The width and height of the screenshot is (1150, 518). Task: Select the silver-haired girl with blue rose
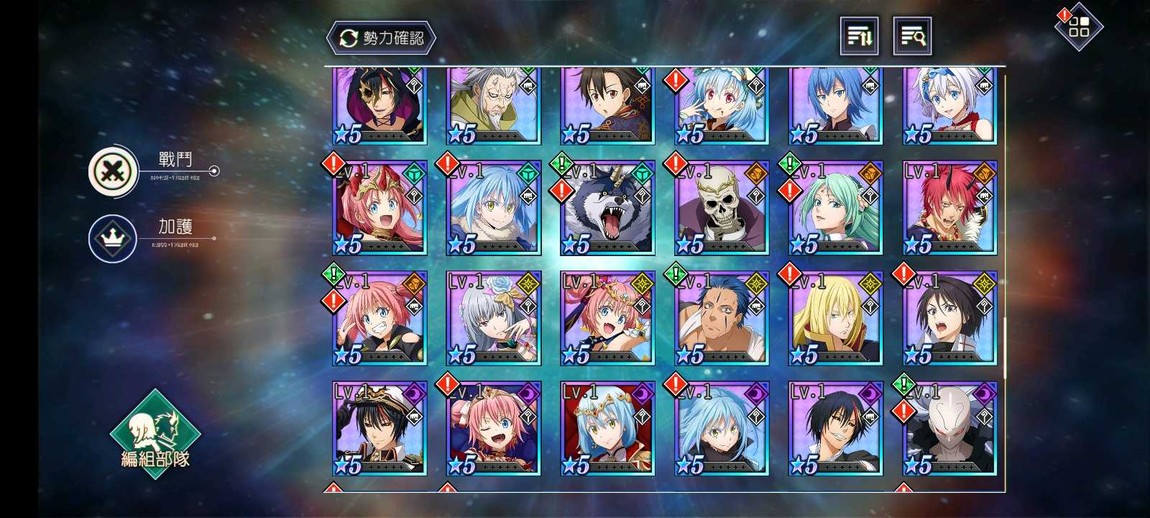(495, 318)
